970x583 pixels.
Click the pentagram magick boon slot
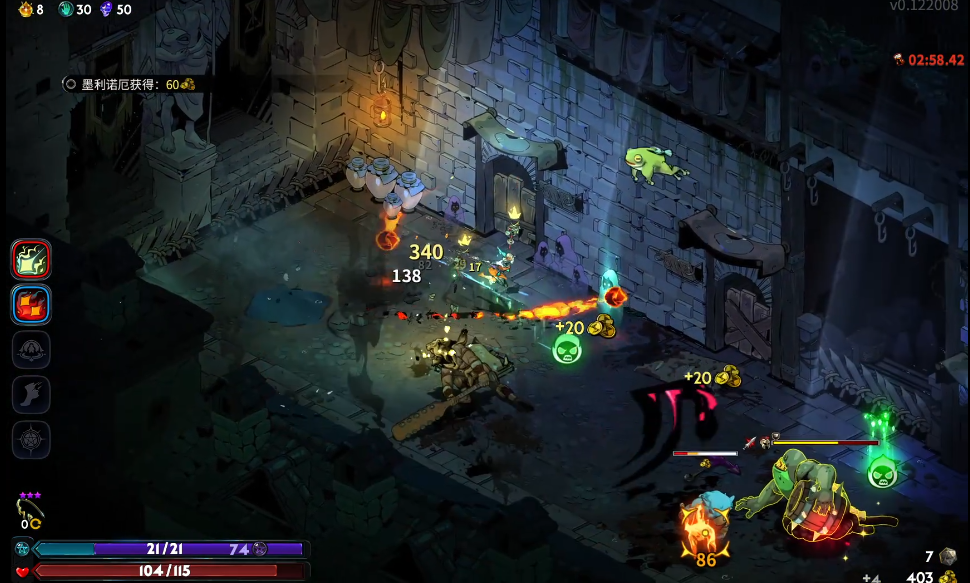point(31,438)
